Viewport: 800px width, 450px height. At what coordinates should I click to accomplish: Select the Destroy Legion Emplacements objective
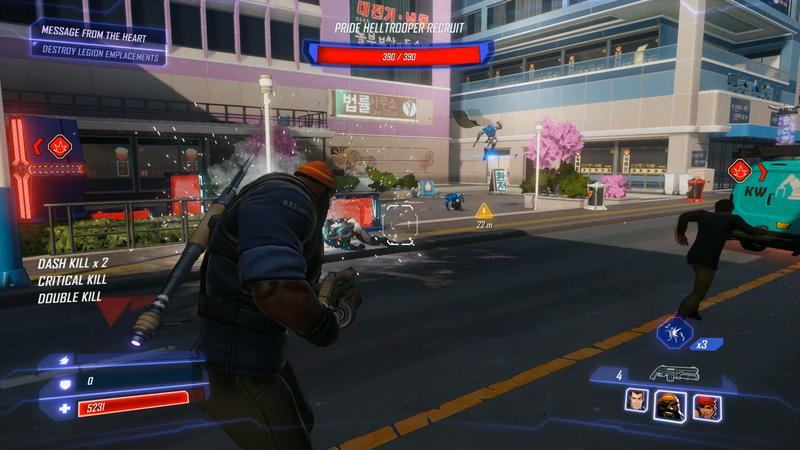[98, 56]
